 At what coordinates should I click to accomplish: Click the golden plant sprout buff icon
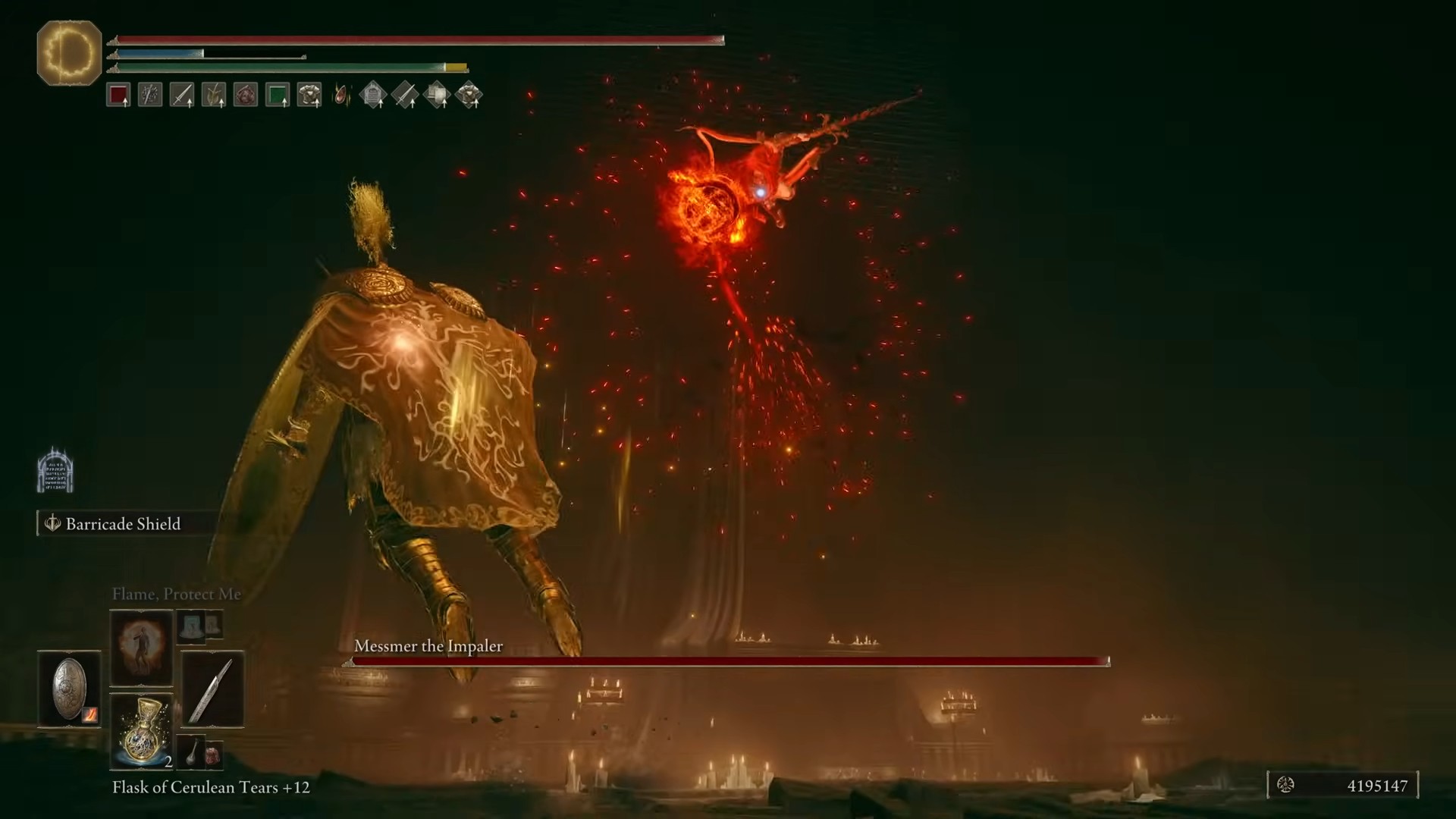point(214,95)
